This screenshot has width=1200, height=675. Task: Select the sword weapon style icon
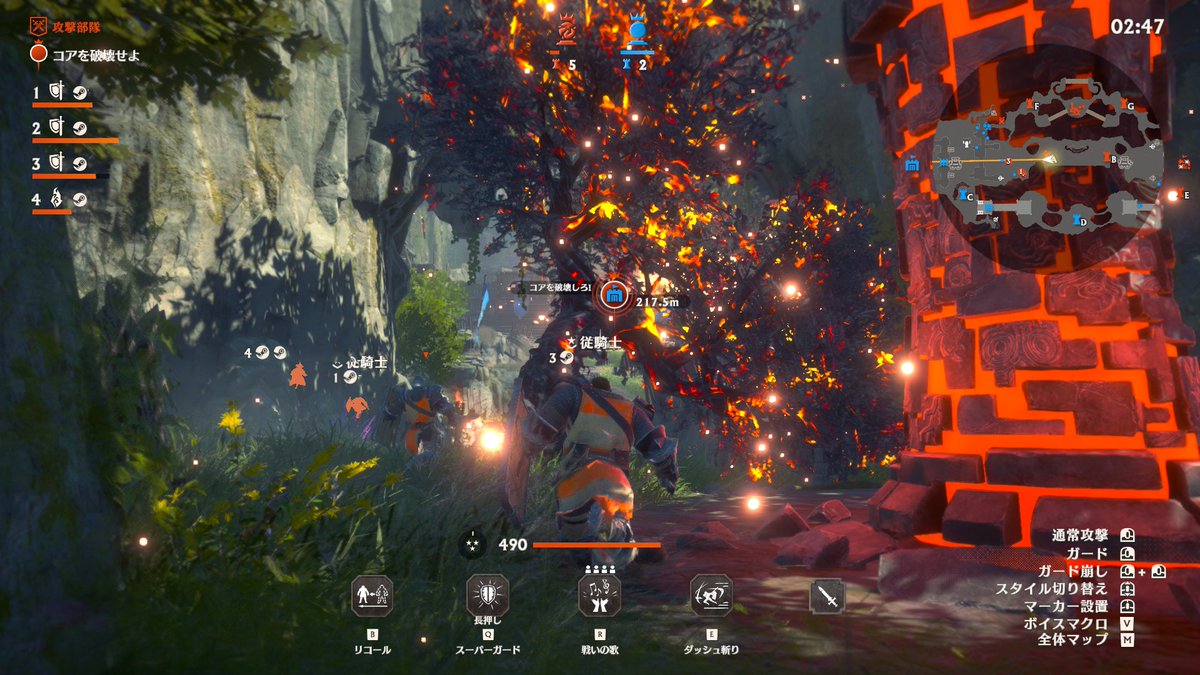[827, 597]
